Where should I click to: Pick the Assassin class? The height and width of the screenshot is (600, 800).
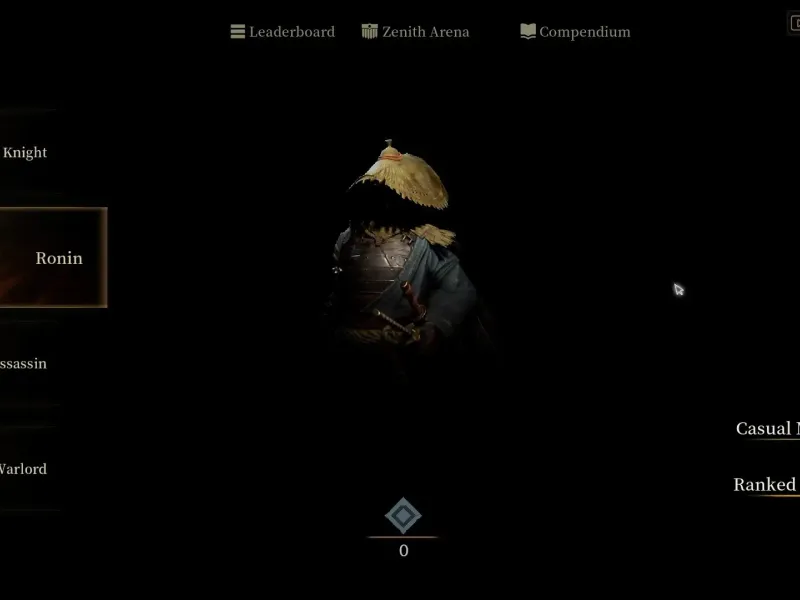click(24, 364)
